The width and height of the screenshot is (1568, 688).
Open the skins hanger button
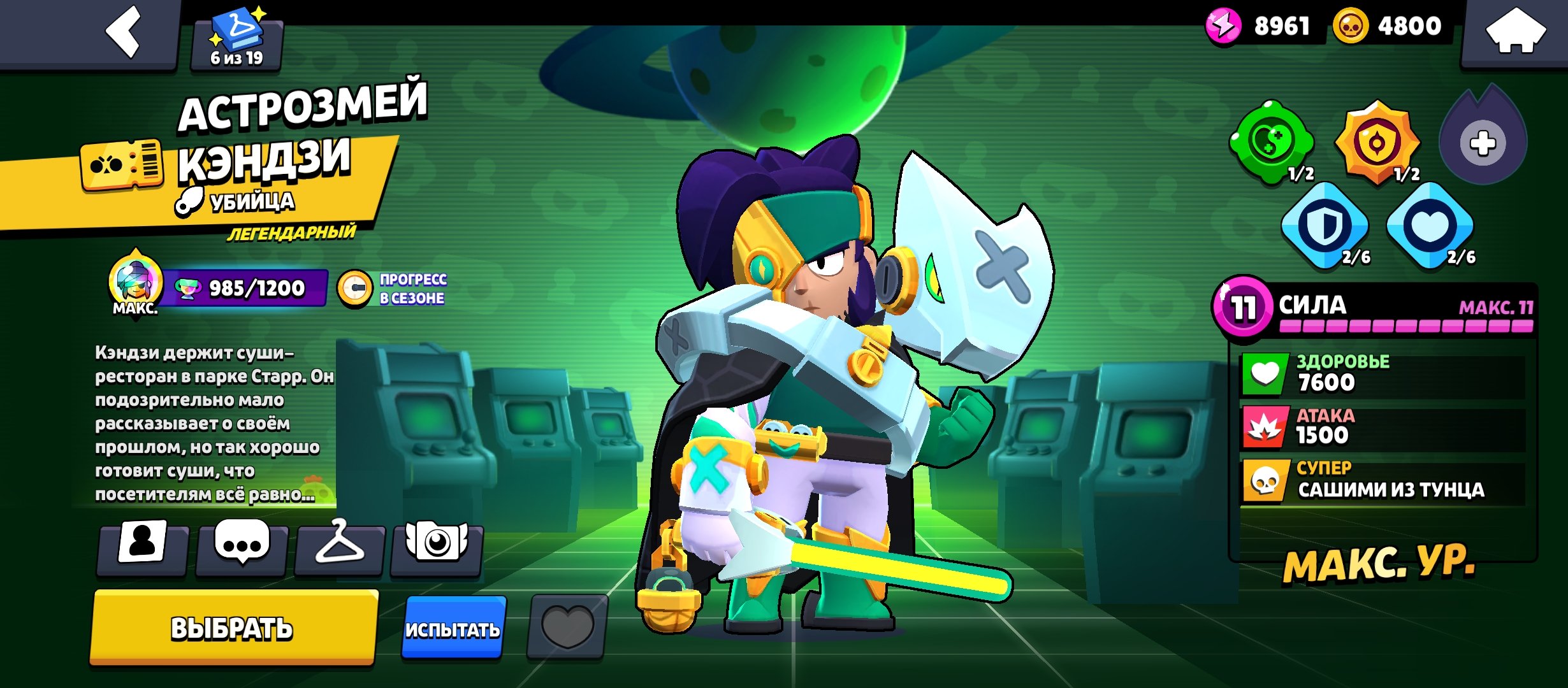[x=340, y=545]
